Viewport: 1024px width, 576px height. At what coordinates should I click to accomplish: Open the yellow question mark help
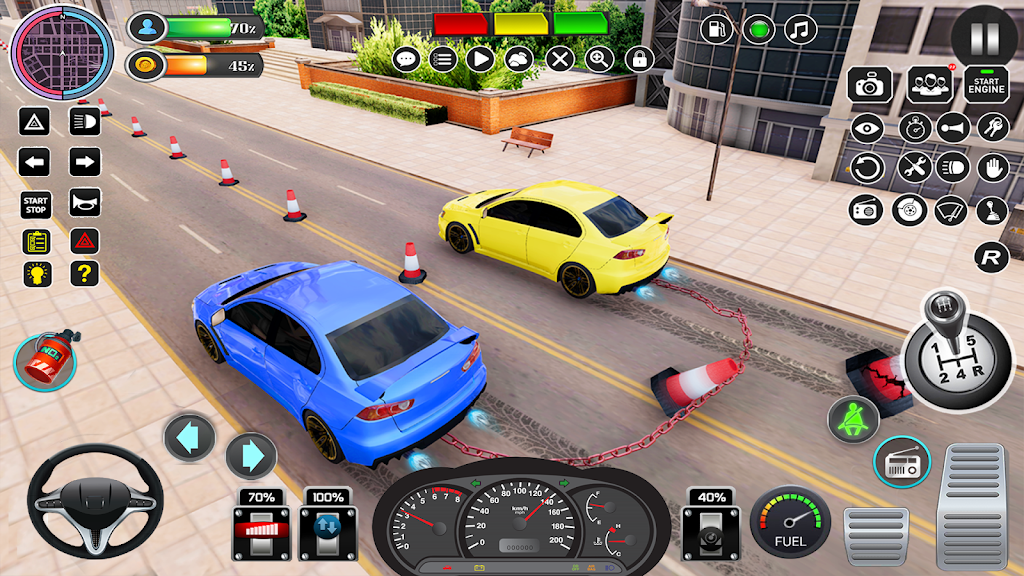coord(85,273)
